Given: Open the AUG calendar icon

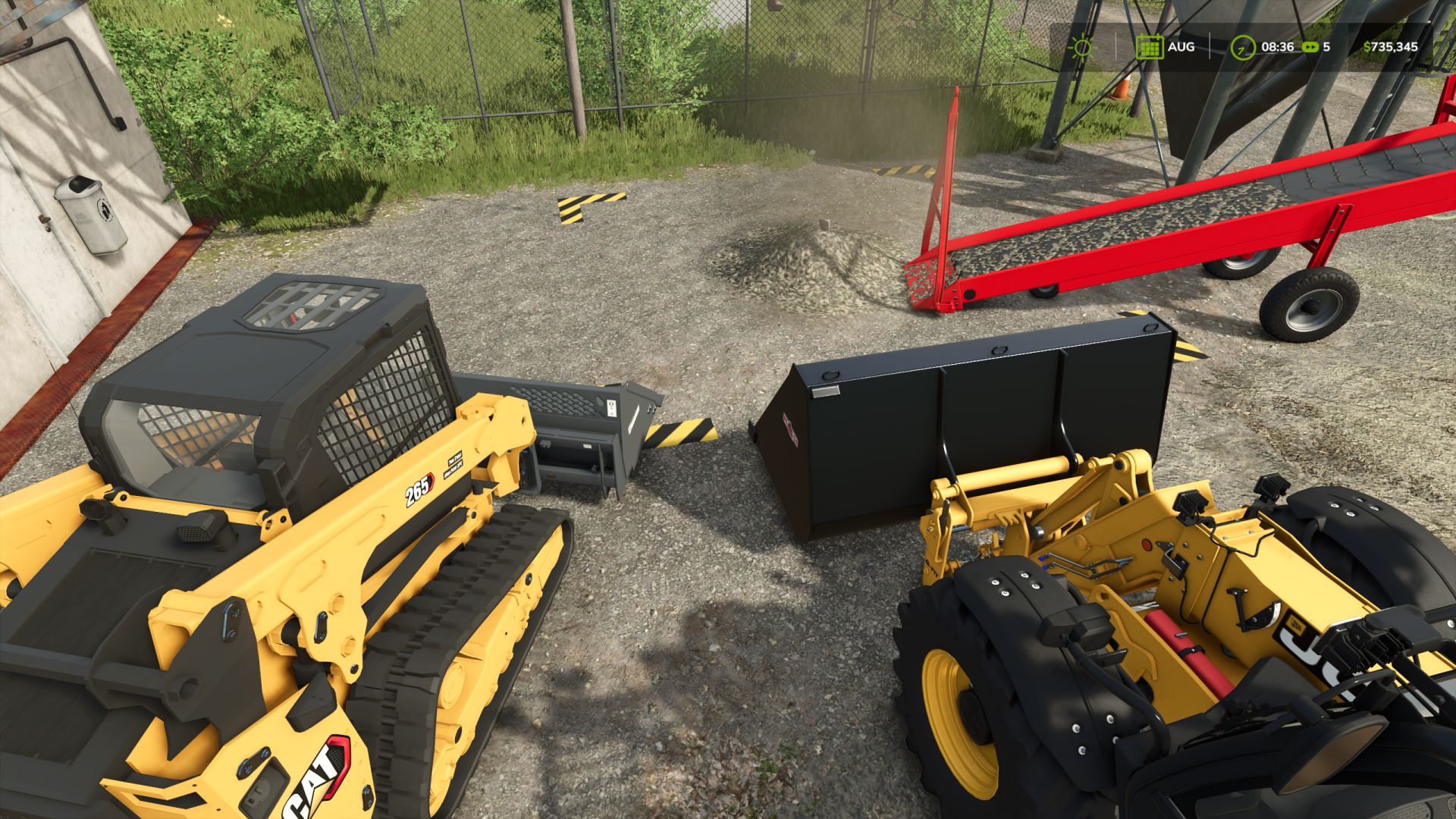Looking at the screenshot, I should tap(1150, 47).
